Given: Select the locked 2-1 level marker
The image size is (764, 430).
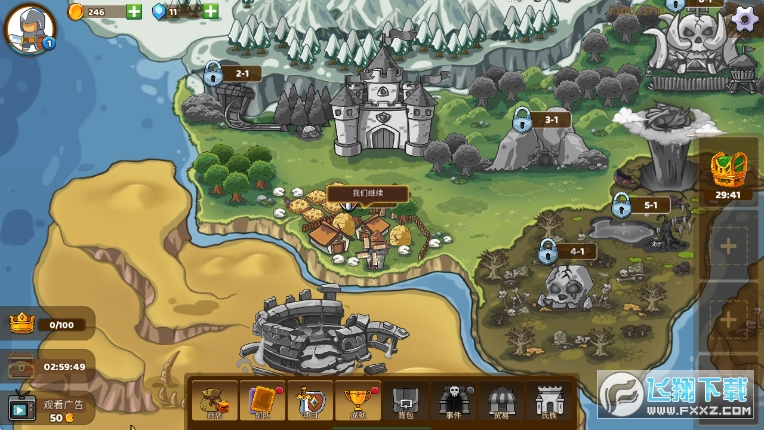Looking at the screenshot, I should [x=214, y=73].
